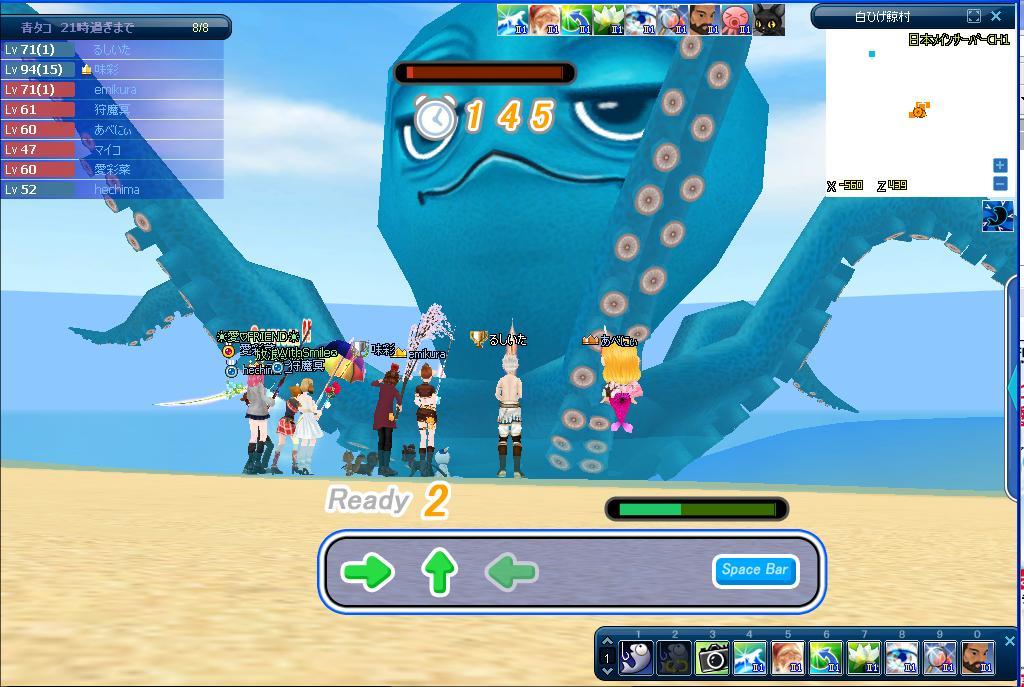Use the green recycle arrow skill in the hotbar
Viewport: 1024px width, 687px height.
825,658
